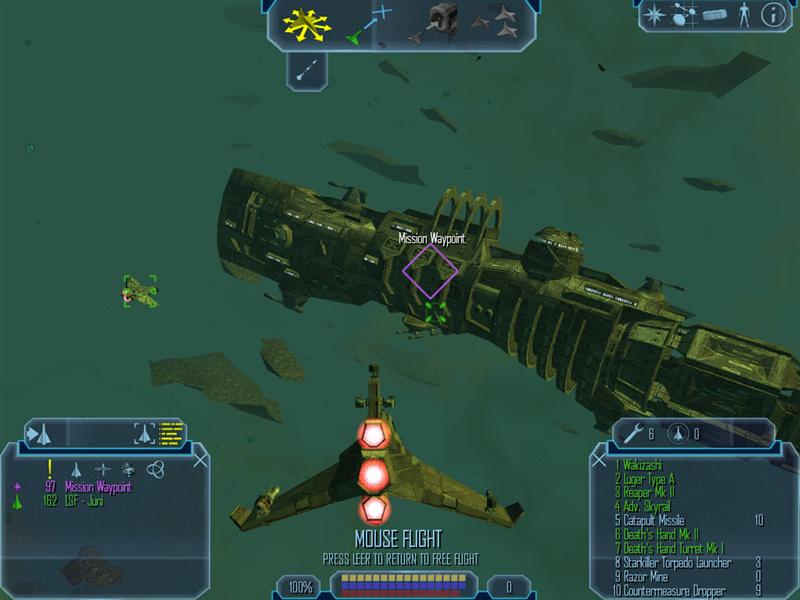Select the yellow free flight maneuver icon
800x600 pixels.
pyautogui.click(x=305, y=24)
